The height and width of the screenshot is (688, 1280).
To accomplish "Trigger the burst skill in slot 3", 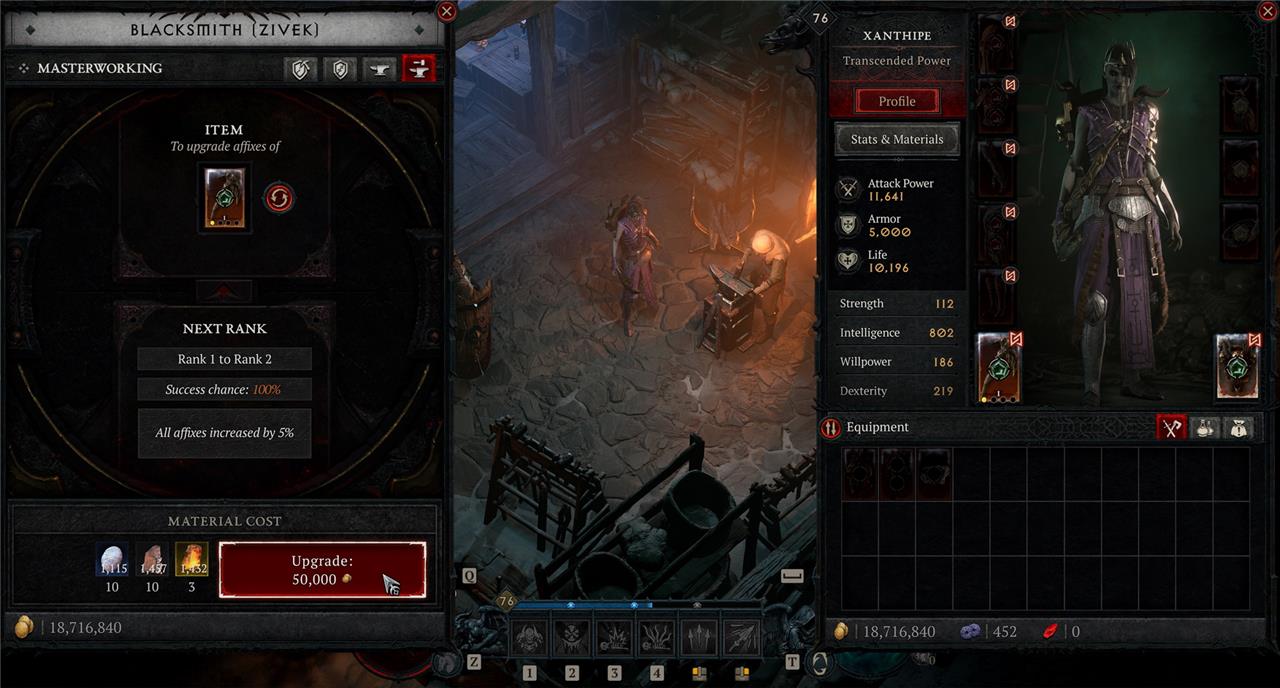I will pyautogui.click(x=614, y=637).
